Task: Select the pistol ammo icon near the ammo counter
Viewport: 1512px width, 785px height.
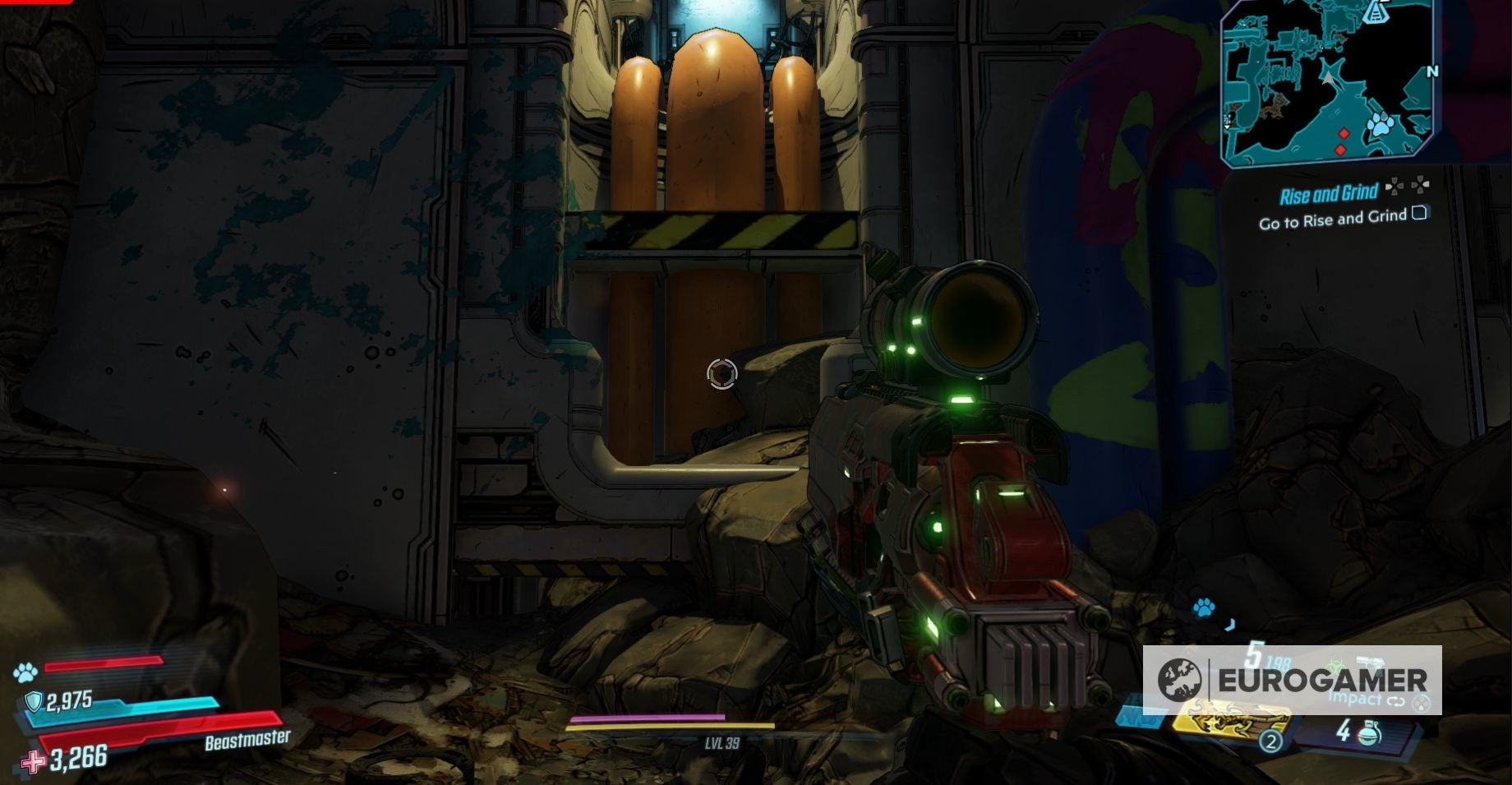Action: [x=1371, y=662]
